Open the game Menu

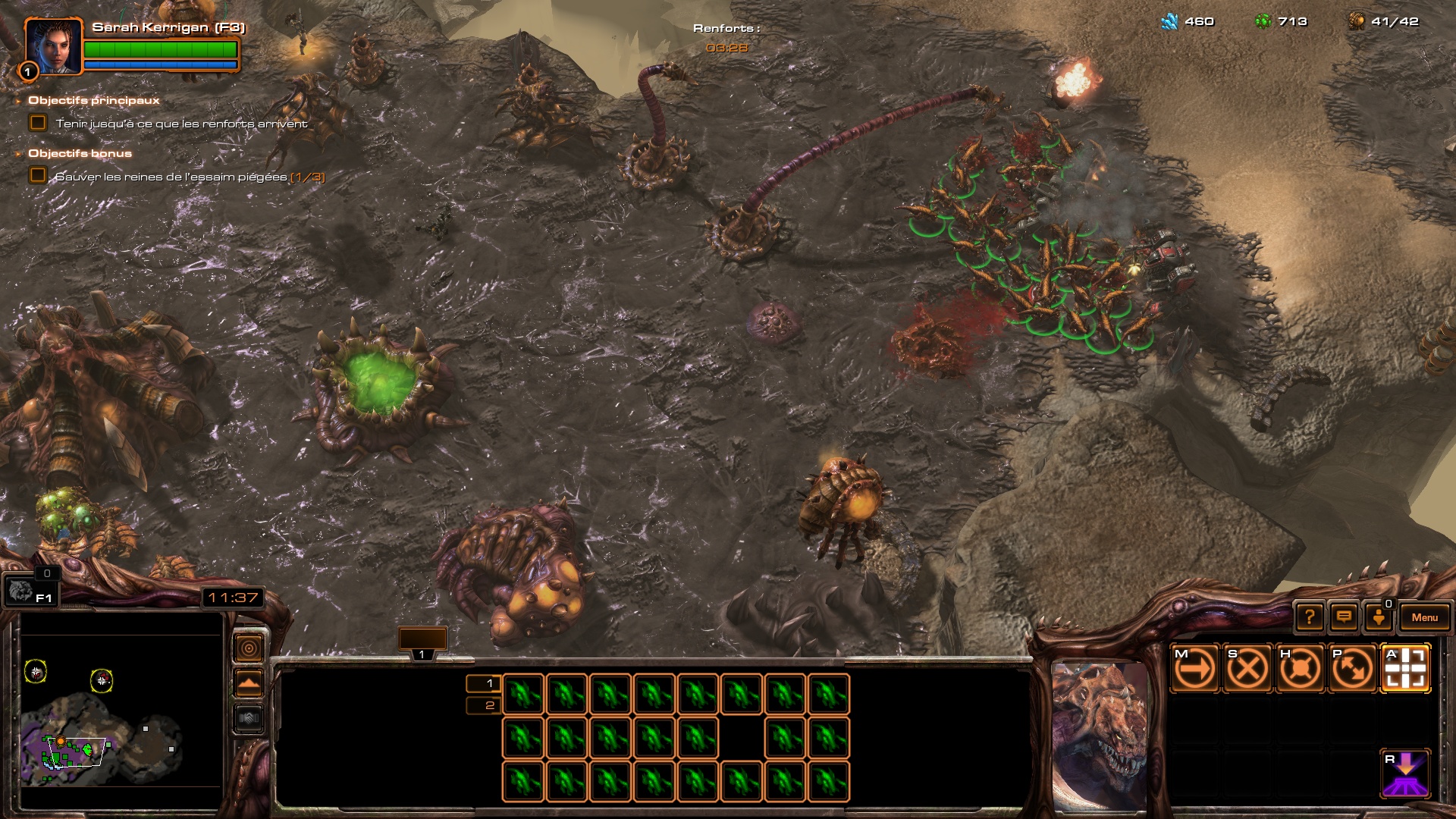pyautogui.click(x=1424, y=617)
